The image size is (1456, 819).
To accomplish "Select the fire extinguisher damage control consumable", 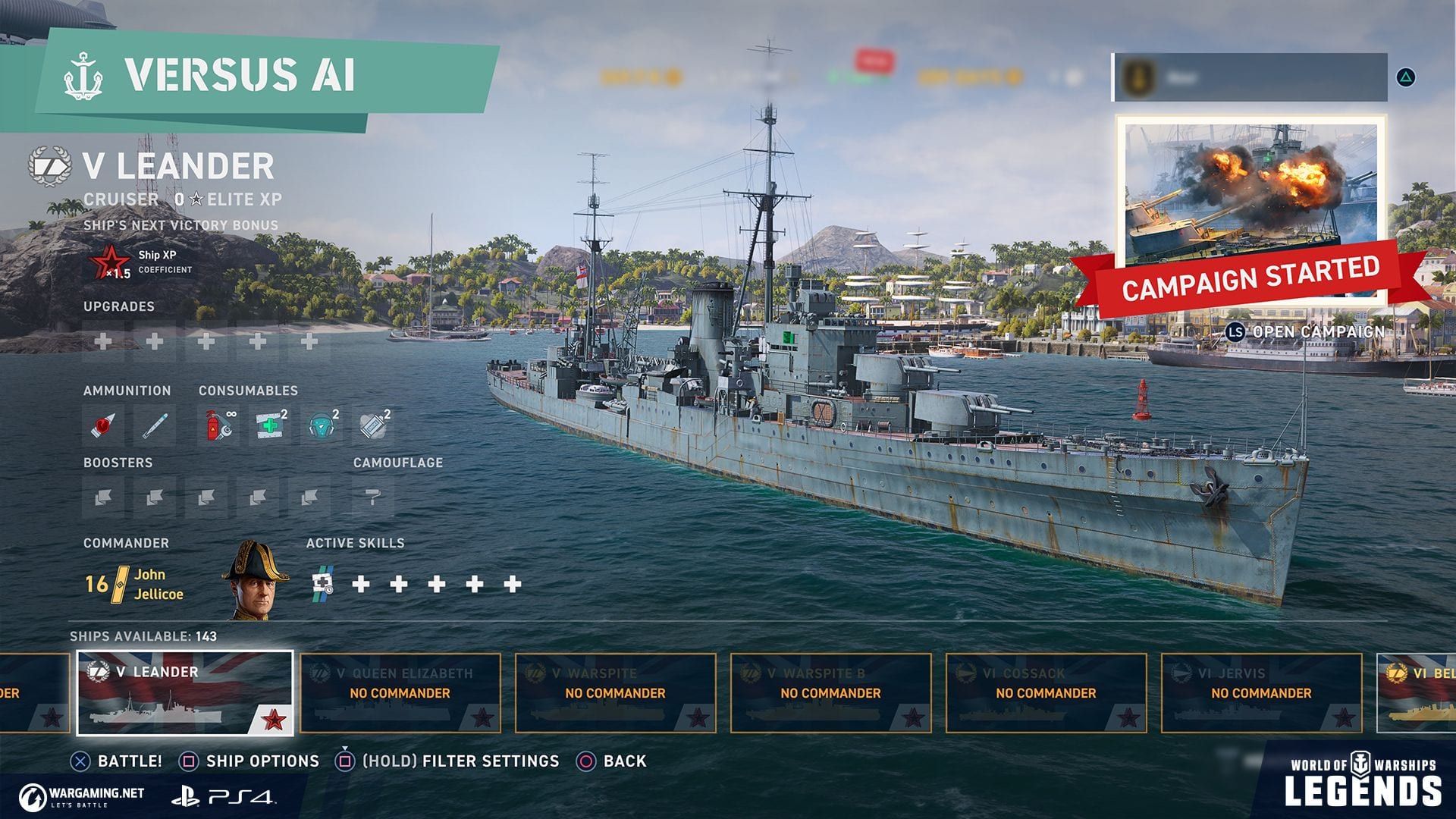I will point(218,425).
